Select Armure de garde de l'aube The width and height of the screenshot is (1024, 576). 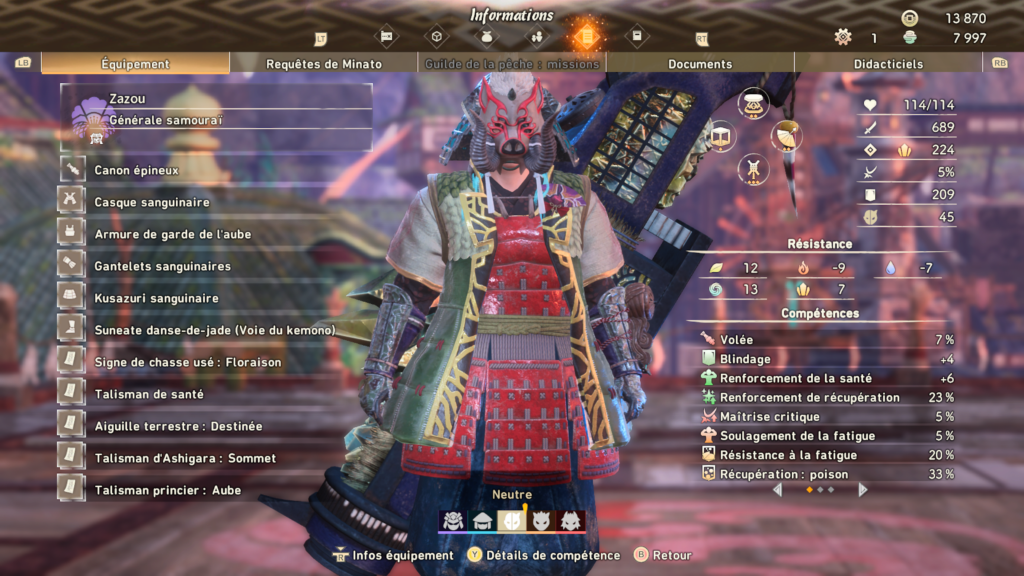pos(172,234)
